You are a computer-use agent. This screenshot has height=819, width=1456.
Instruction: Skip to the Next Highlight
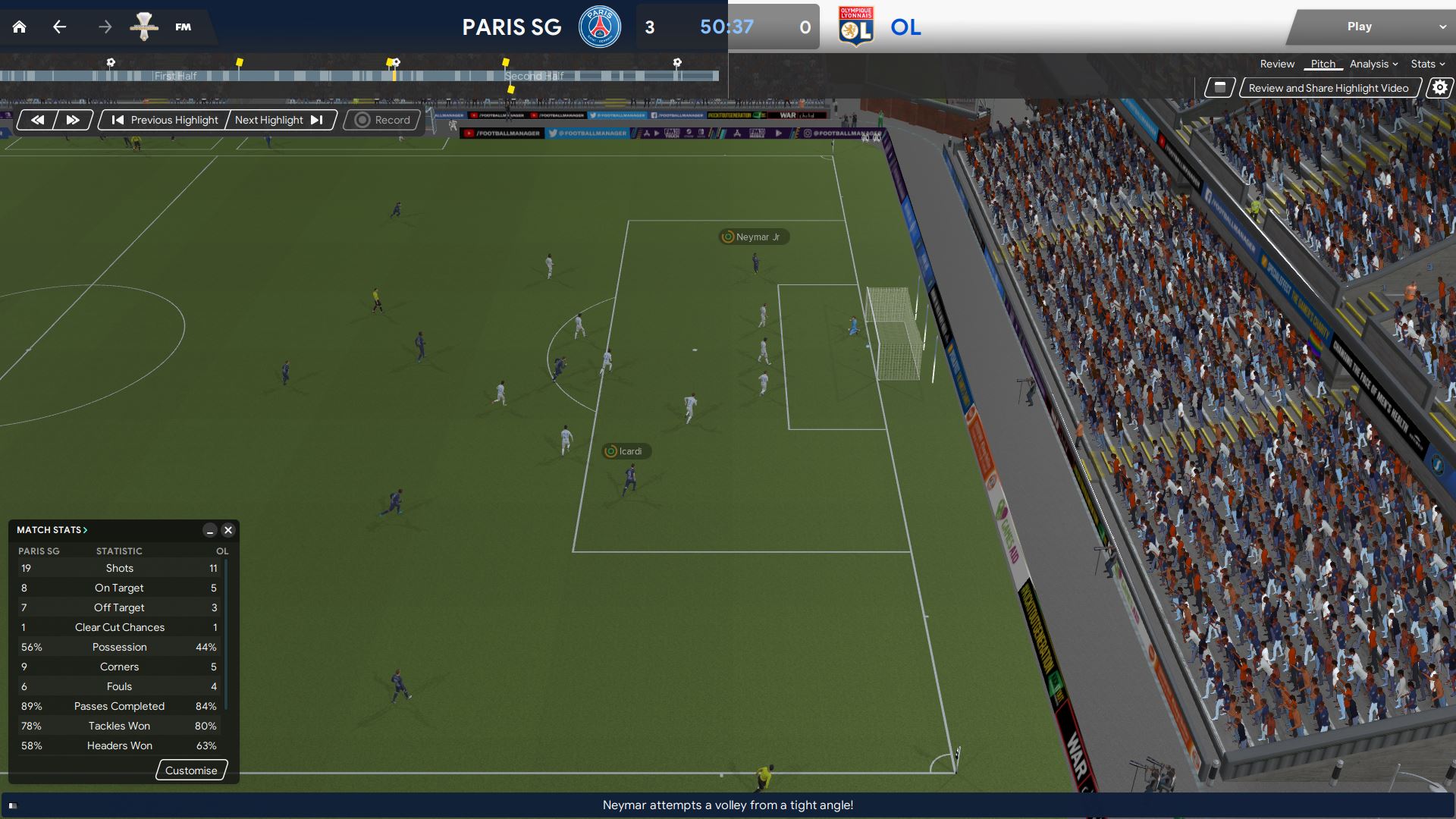coord(279,120)
